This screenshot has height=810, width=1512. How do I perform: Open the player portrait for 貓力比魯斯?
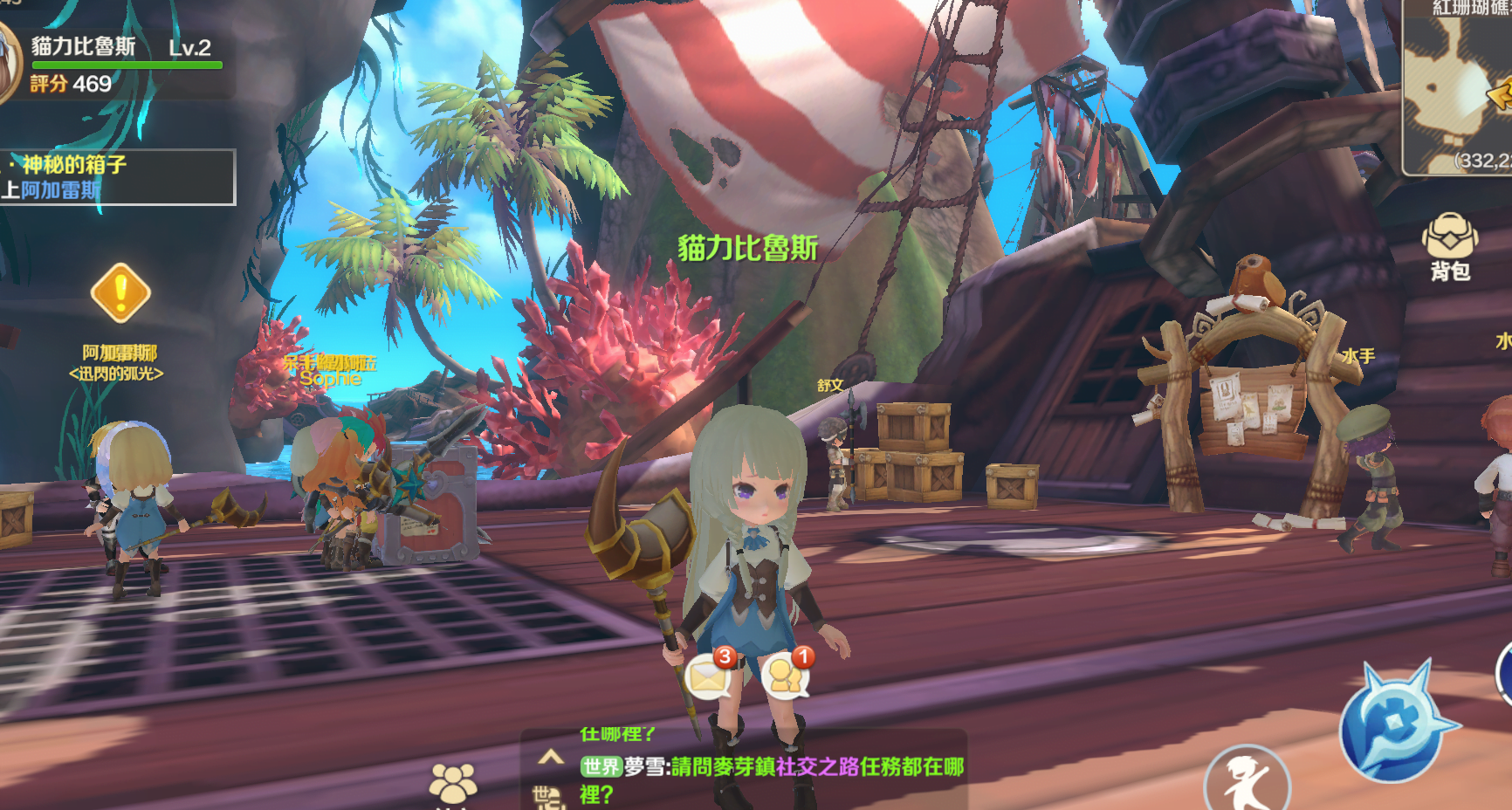(x=9, y=63)
